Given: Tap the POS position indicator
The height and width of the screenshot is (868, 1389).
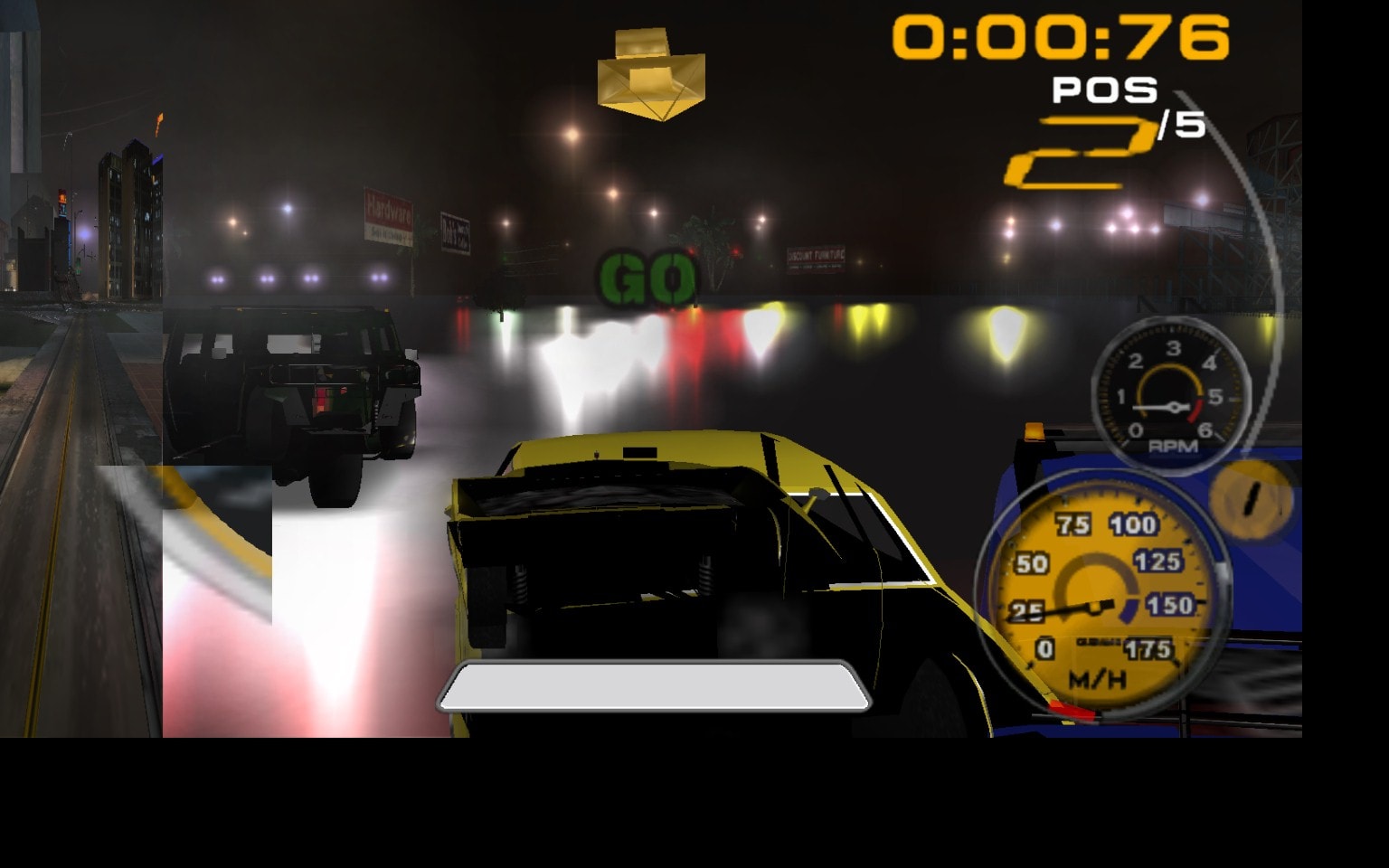Looking at the screenshot, I should [x=1105, y=90].
